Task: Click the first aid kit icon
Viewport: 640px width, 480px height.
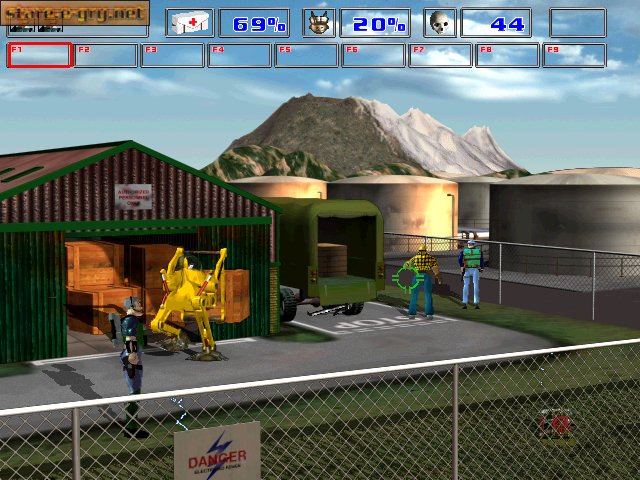Action: point(190,23)
